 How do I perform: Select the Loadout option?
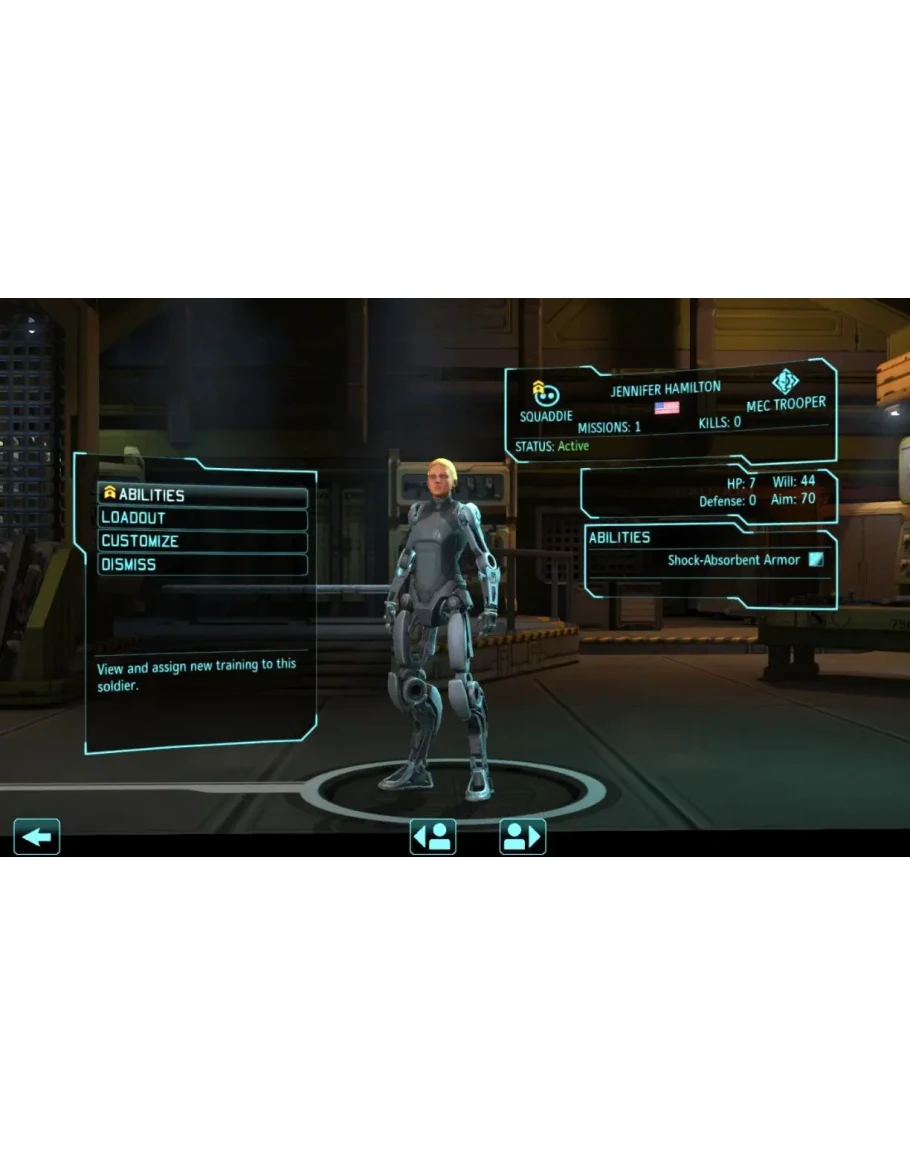tap(202, 518)
